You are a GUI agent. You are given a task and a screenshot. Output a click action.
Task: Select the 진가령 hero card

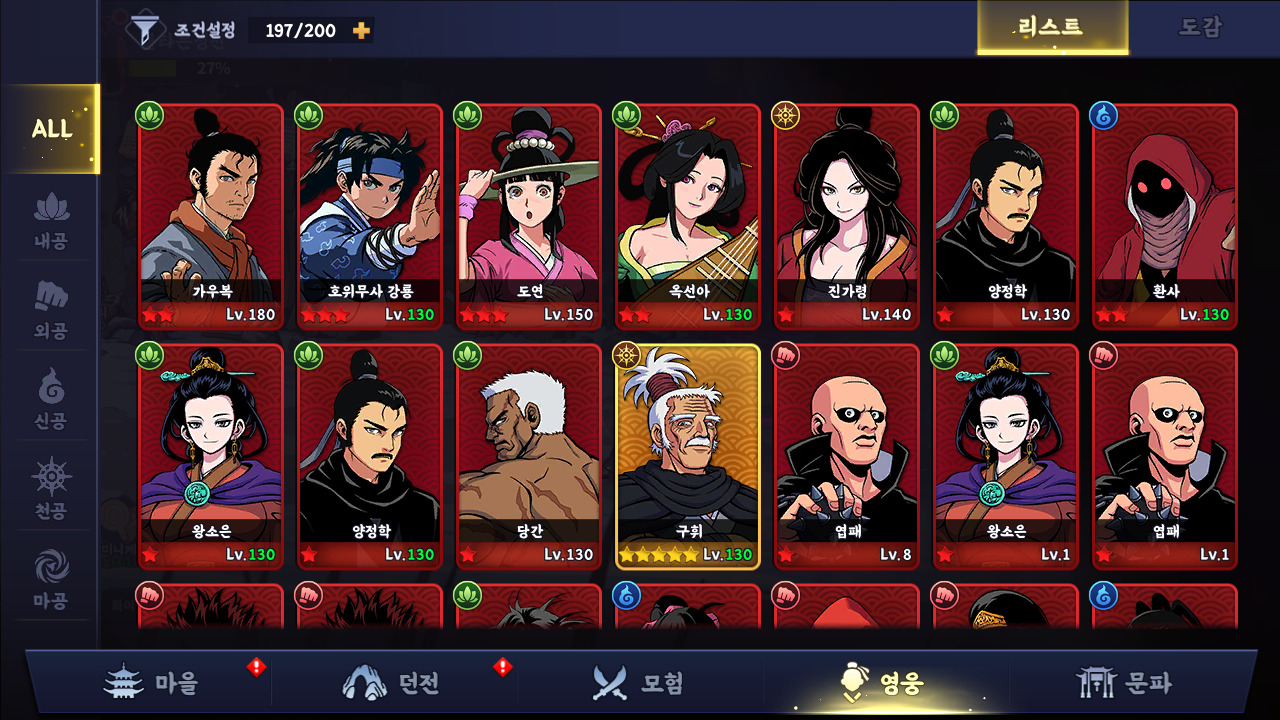pos(847,216)
